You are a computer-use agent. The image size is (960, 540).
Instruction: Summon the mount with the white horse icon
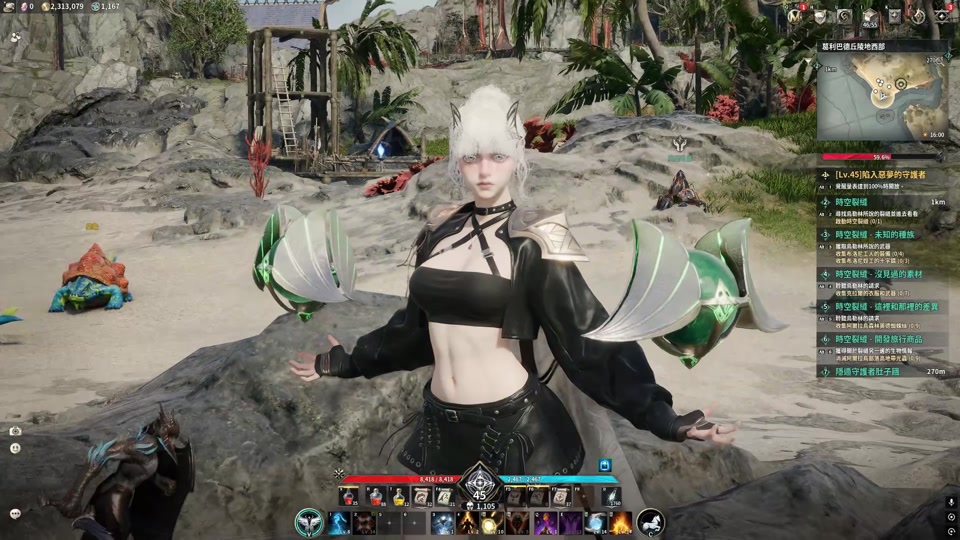click(650, 522)
